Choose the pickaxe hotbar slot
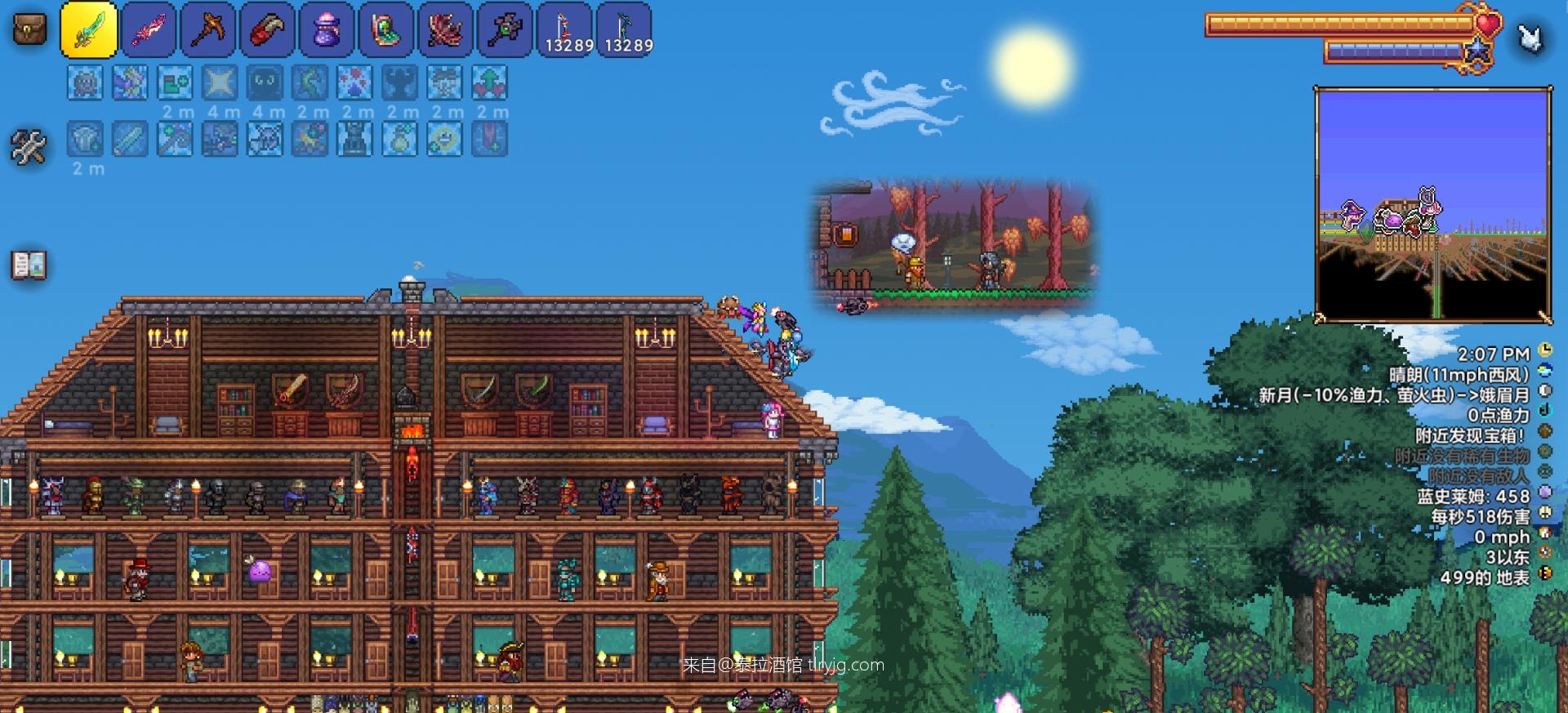Viewport: 1568px width, 713px height. [207, 30]
